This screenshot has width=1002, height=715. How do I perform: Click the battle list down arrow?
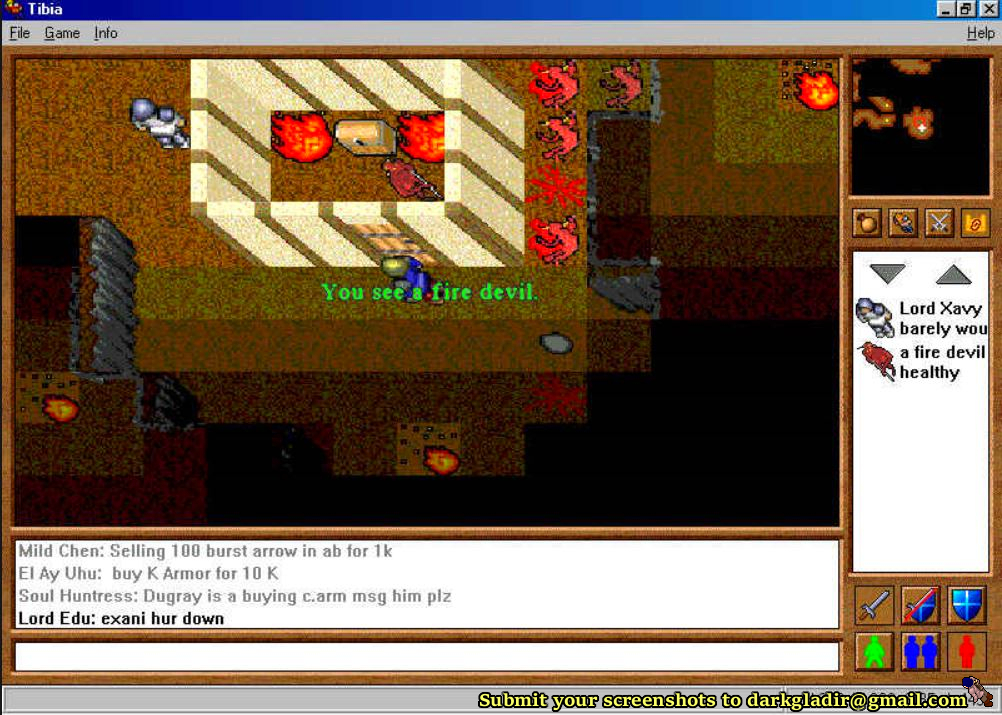point(887,274)
